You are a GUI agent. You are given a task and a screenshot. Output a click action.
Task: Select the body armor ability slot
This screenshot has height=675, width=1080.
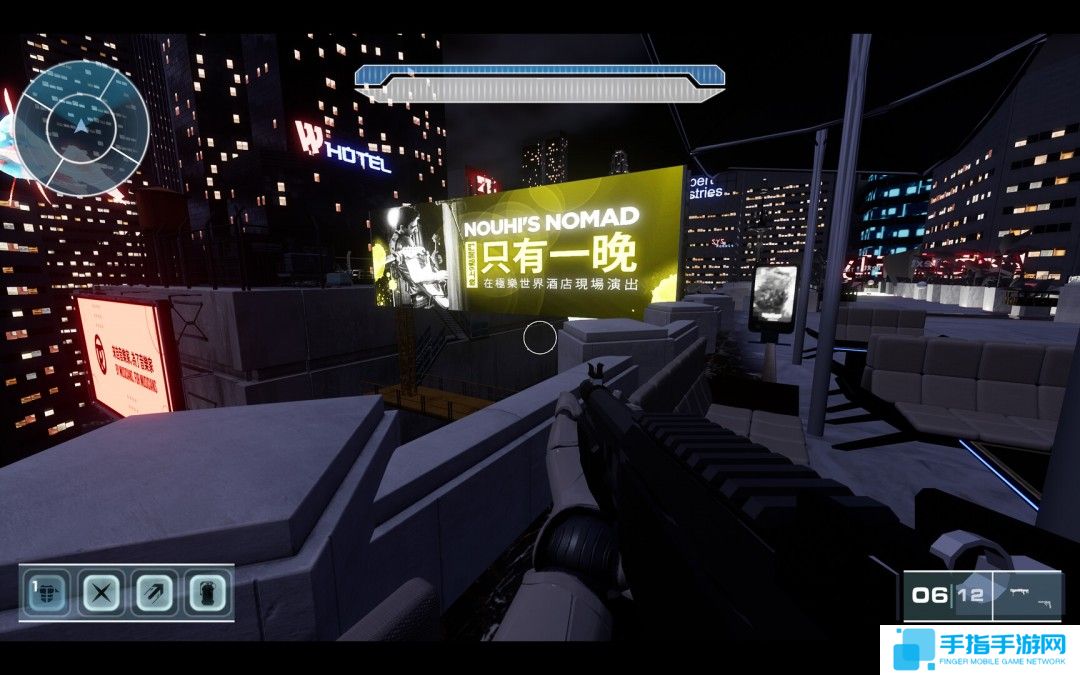coord(45,593)
